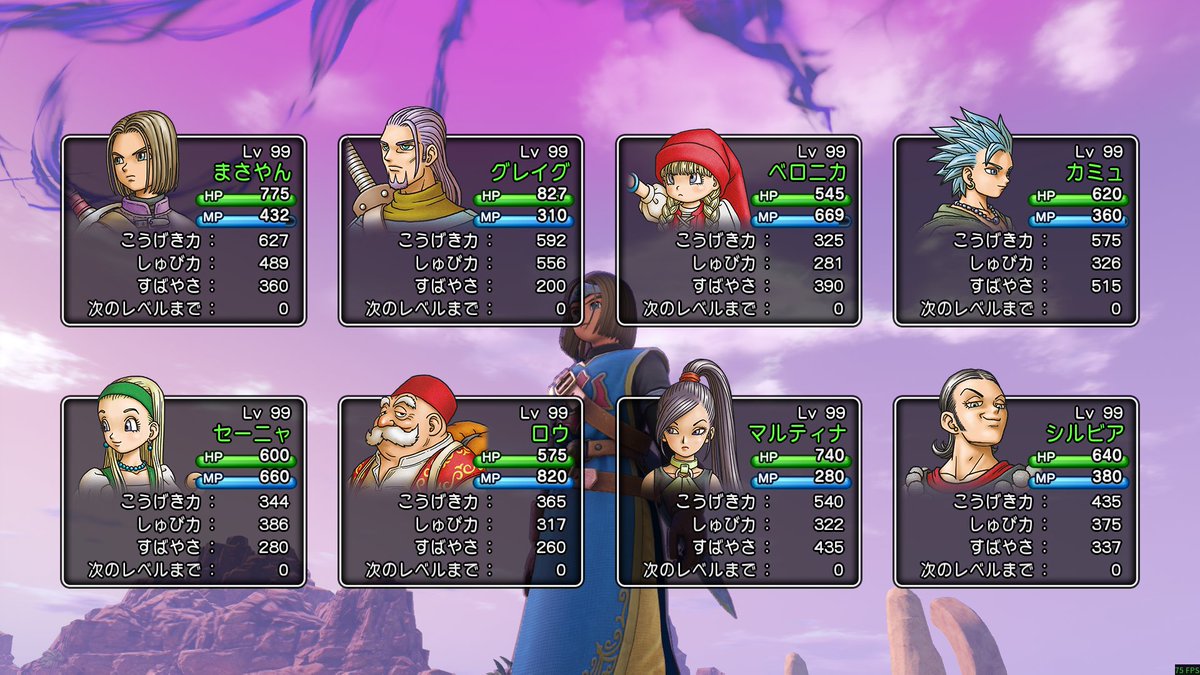Choose マルティナ's party status card
The image size is (1200, 675).
coord(739,492)
